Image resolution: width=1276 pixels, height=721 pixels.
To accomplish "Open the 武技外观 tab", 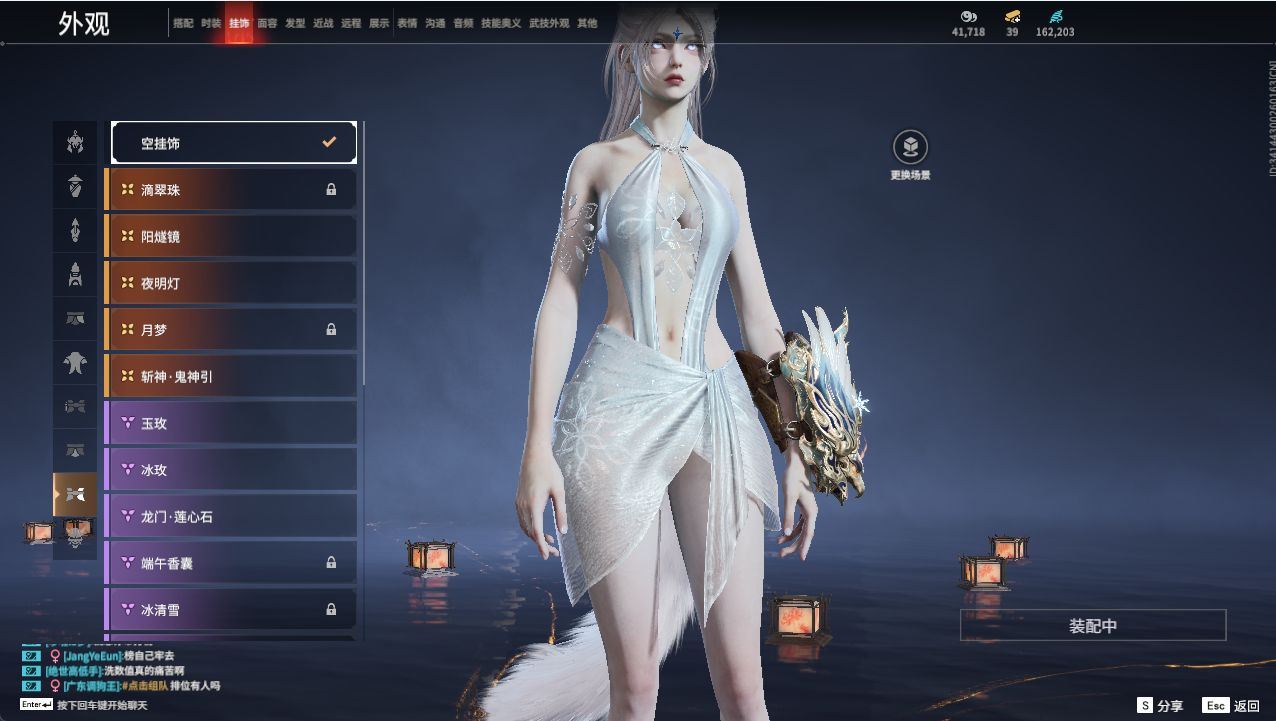I will pos(548,23).
